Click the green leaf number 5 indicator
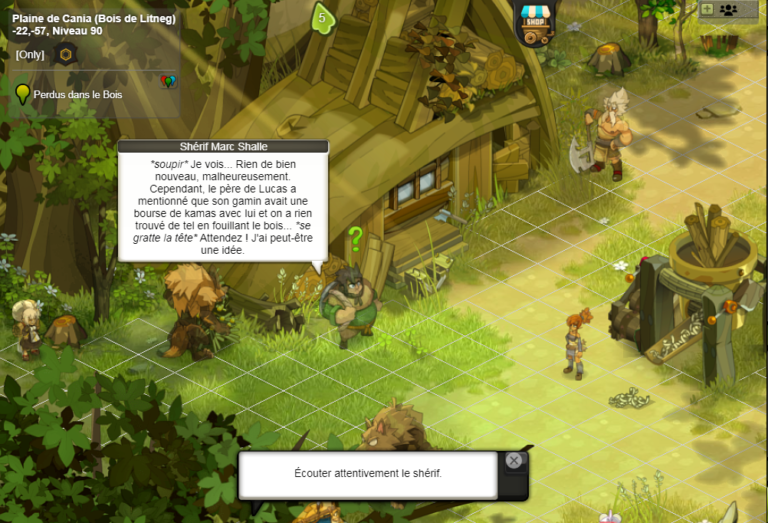The width and height of the screenshot is (768, 523). pos(322,18)
